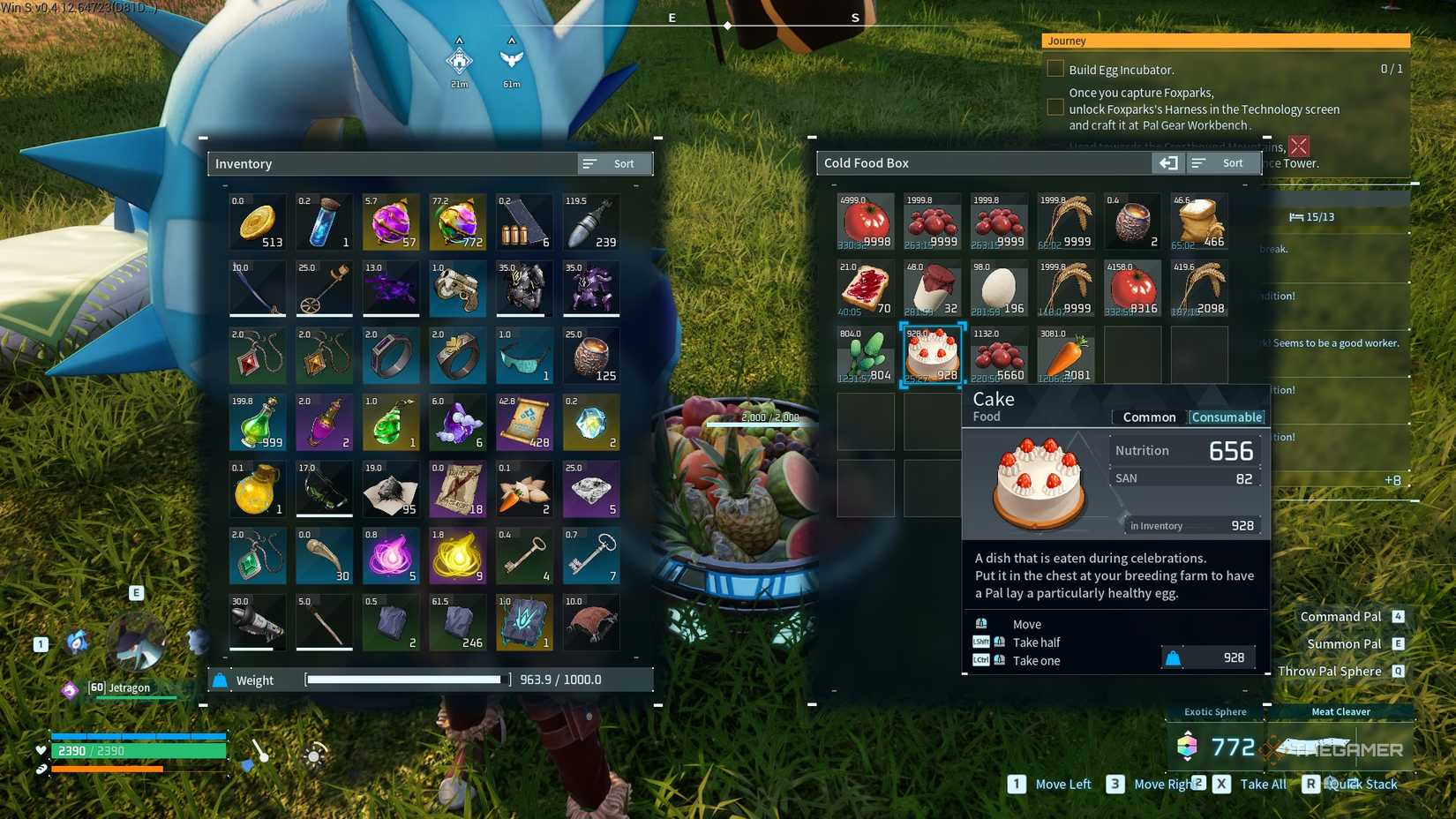Select the Jetragon pal icon

(69, 691)
